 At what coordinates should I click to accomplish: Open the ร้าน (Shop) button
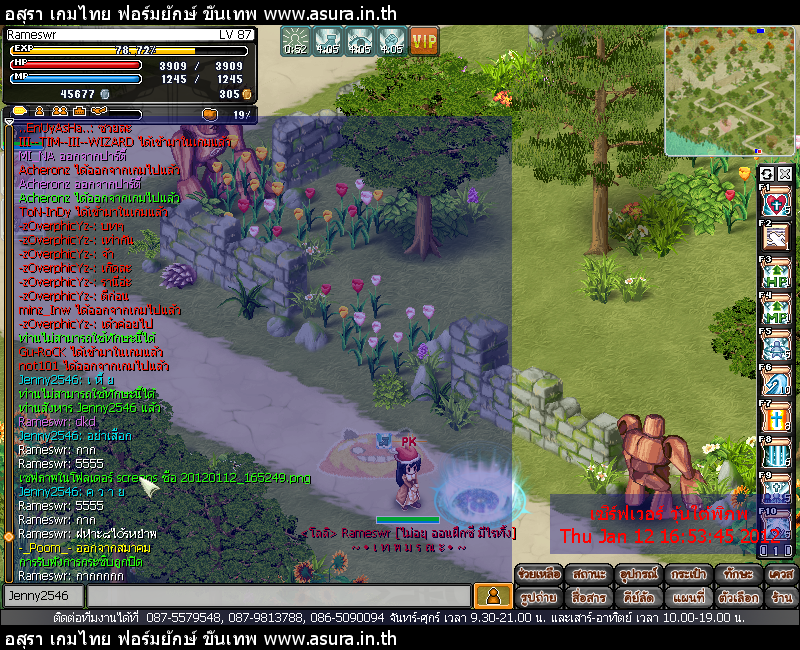tap(780, 597)
